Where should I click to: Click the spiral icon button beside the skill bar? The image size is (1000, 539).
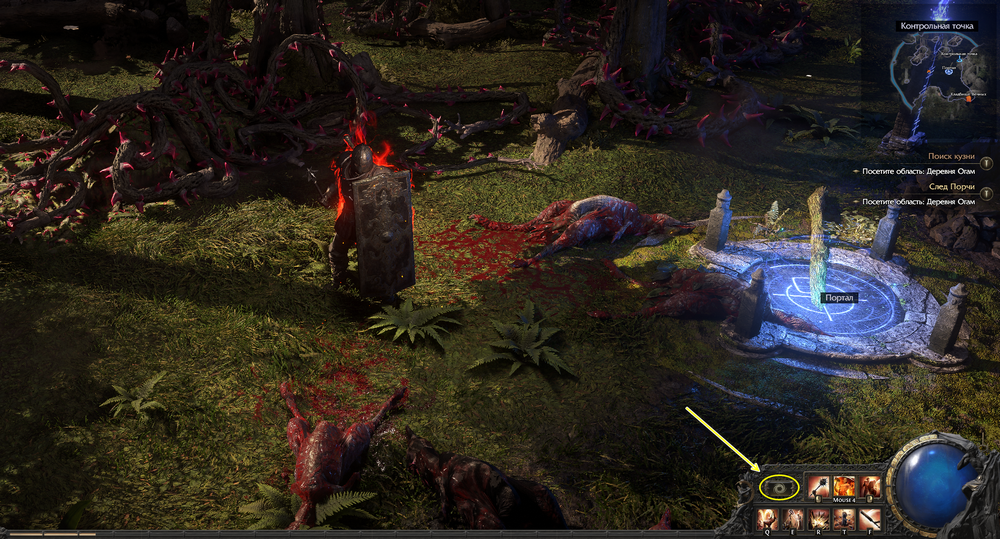coord(779,488)
